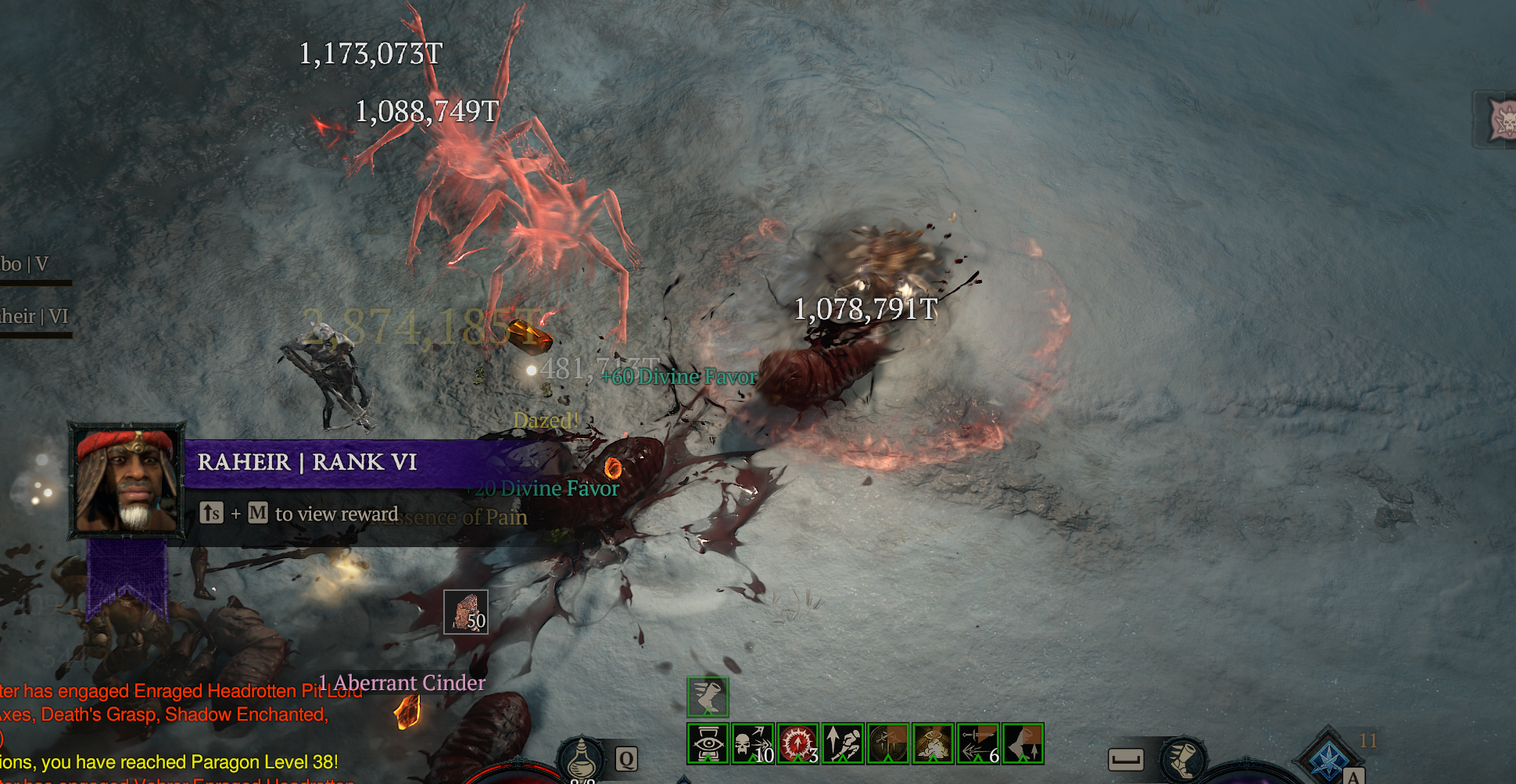Activate the winged boot evade icon
This screenshot has height=784, width=1516.
tap(1184, 760)
